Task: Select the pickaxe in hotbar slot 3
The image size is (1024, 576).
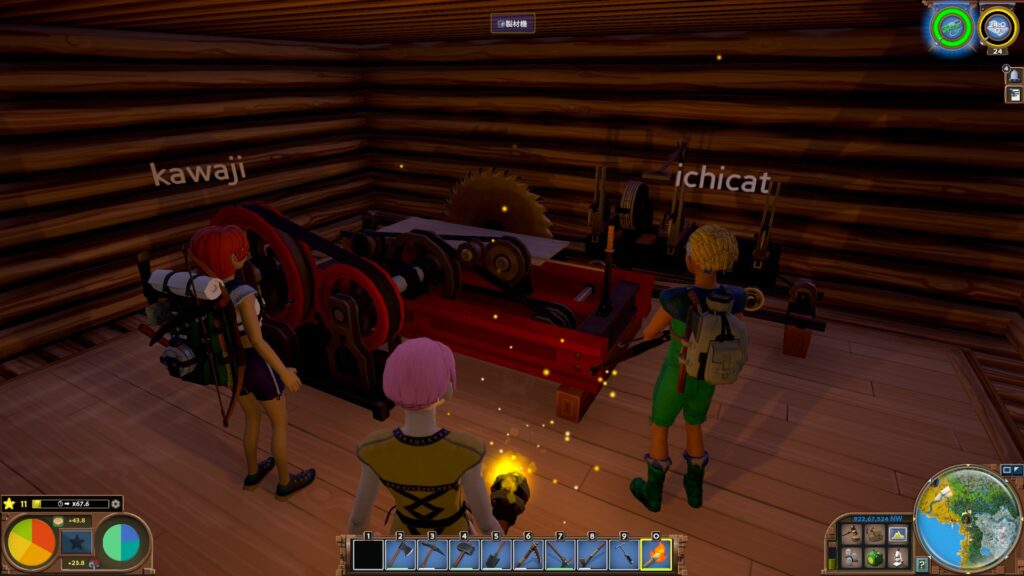Action: 431,553
